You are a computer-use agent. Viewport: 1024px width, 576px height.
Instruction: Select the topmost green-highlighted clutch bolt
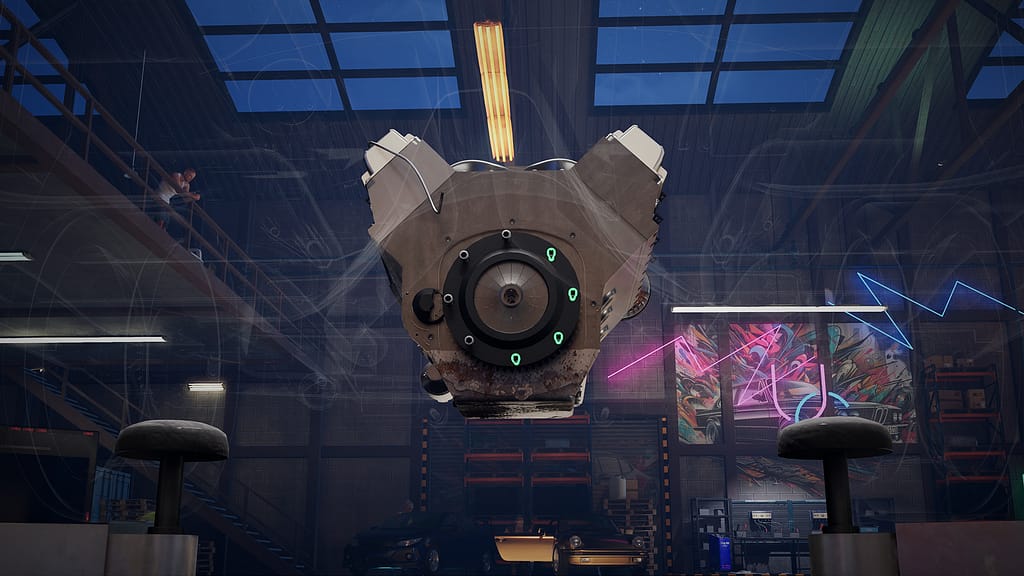[551, 255]
